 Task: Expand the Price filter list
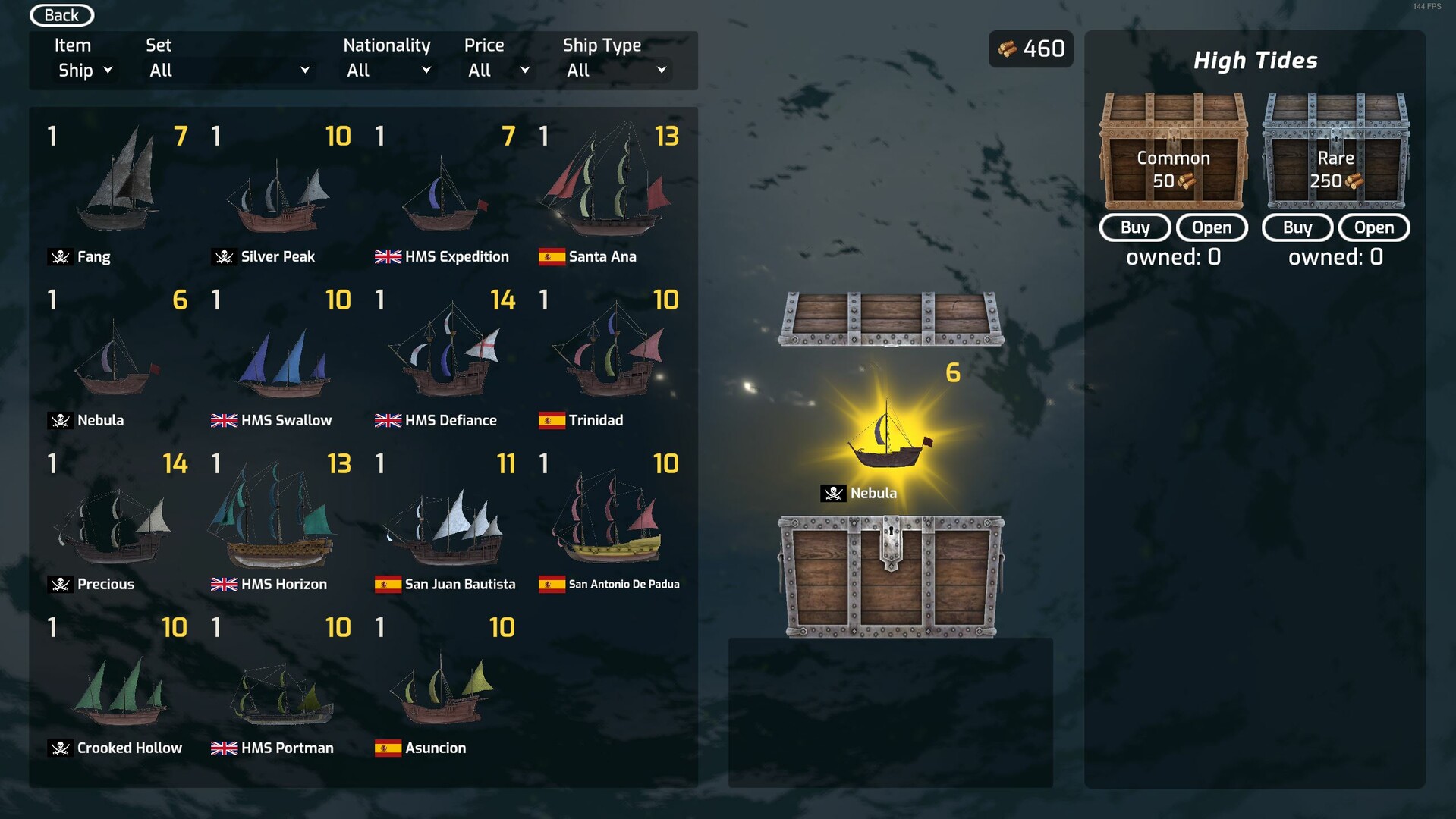(497, 70)
